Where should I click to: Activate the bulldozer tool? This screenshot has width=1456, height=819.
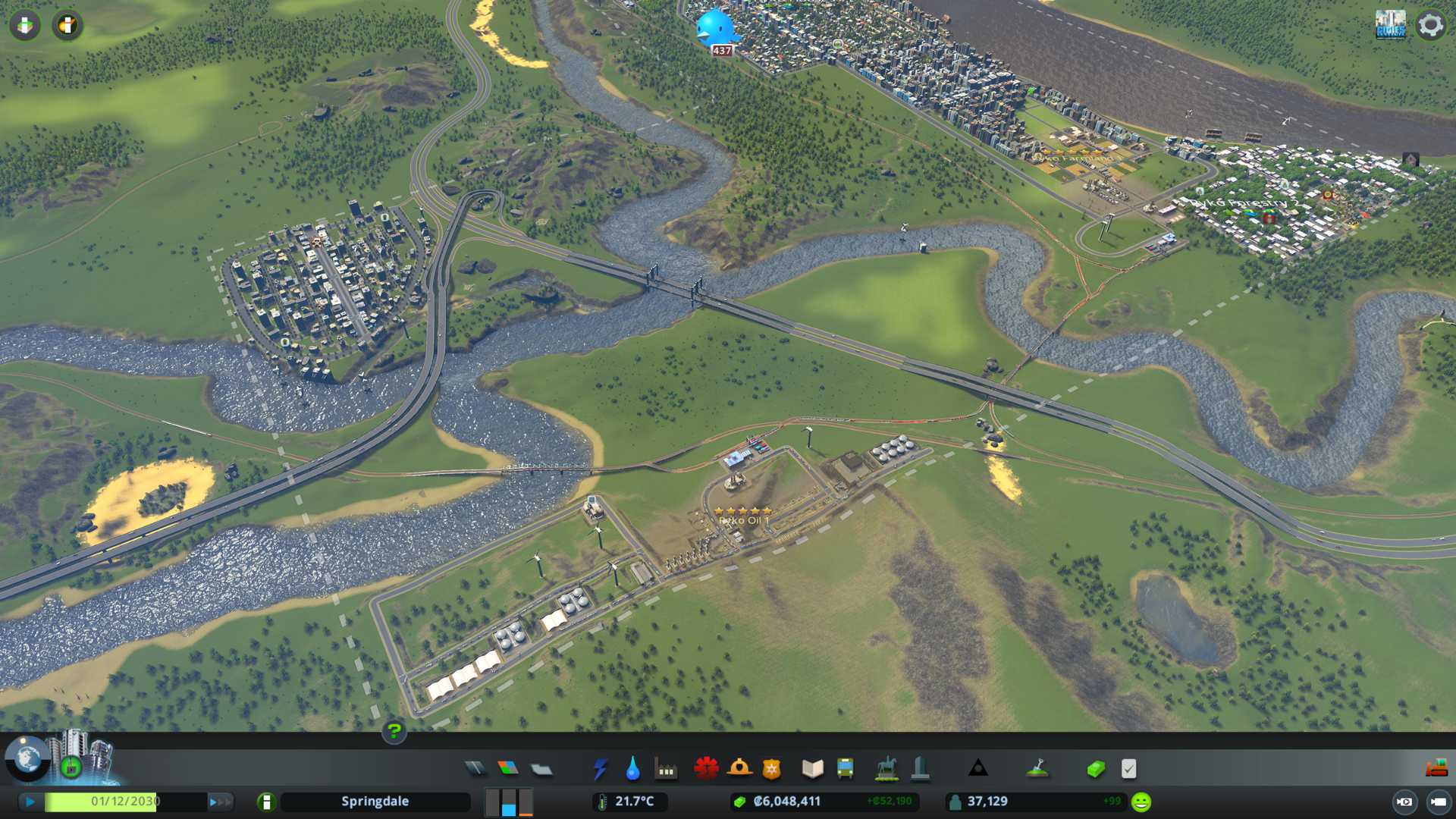1436,769
